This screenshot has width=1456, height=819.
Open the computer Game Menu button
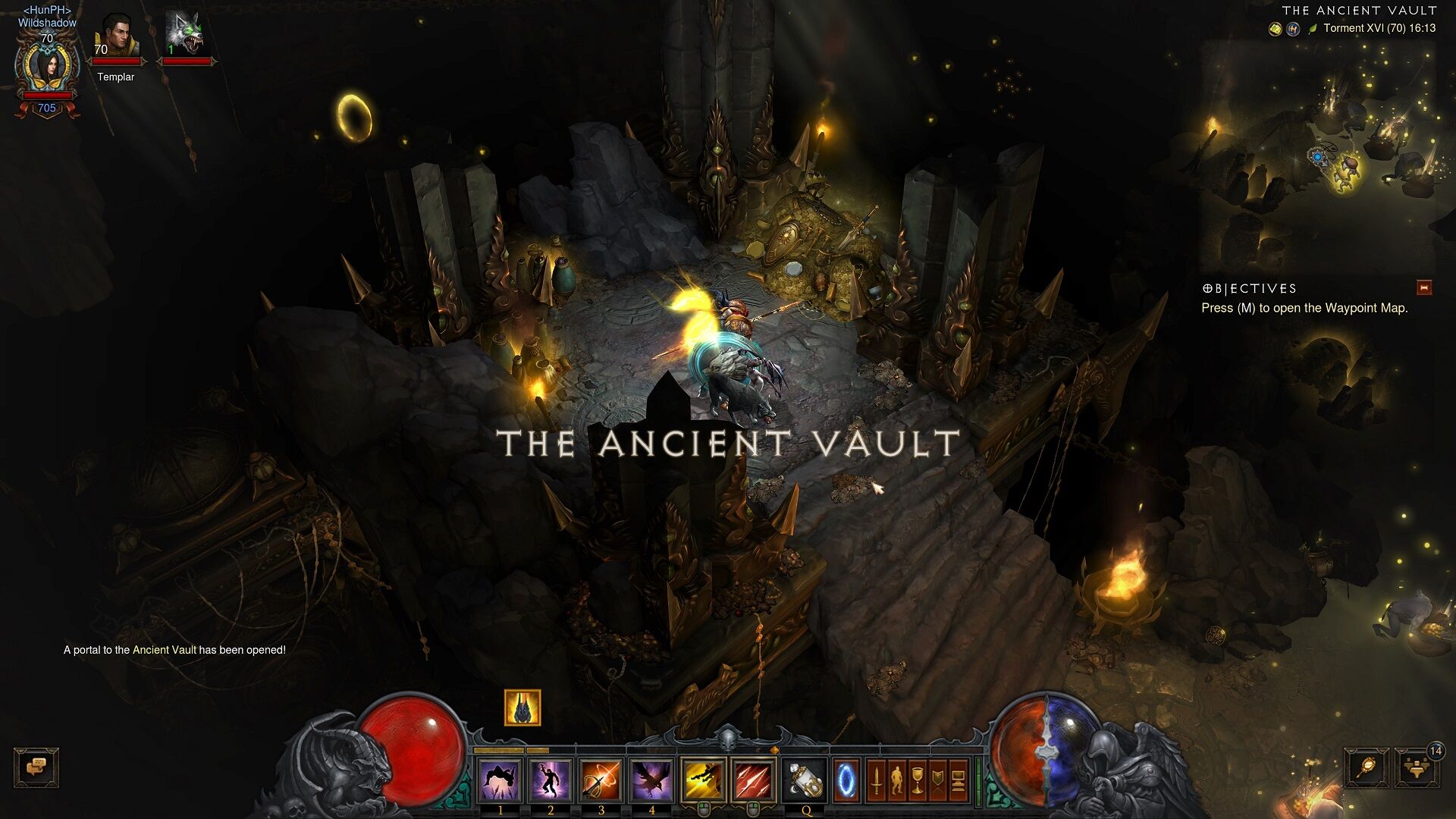(958, 780)
